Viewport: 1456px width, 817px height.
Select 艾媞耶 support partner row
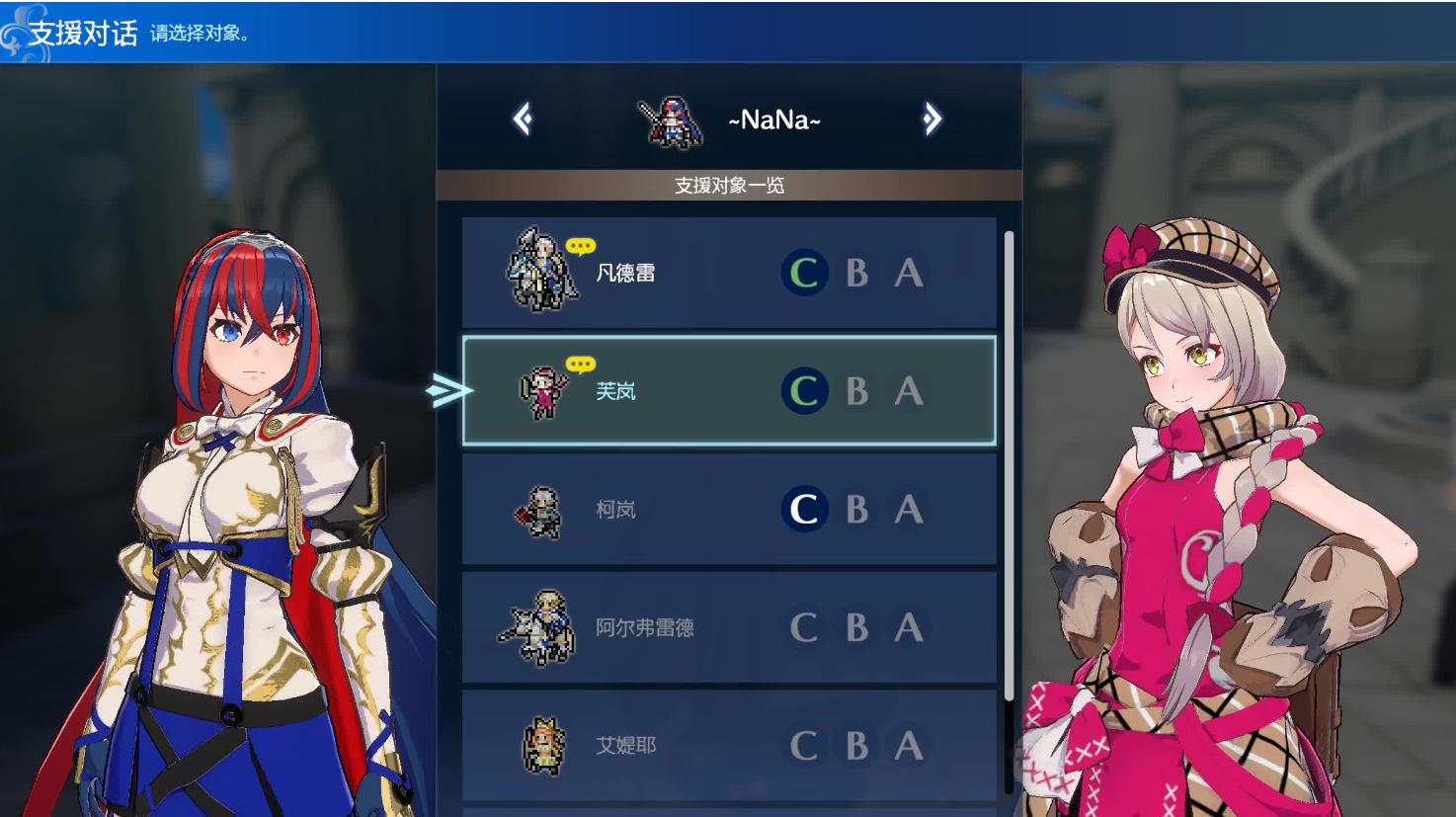click(x=728, y=745)
